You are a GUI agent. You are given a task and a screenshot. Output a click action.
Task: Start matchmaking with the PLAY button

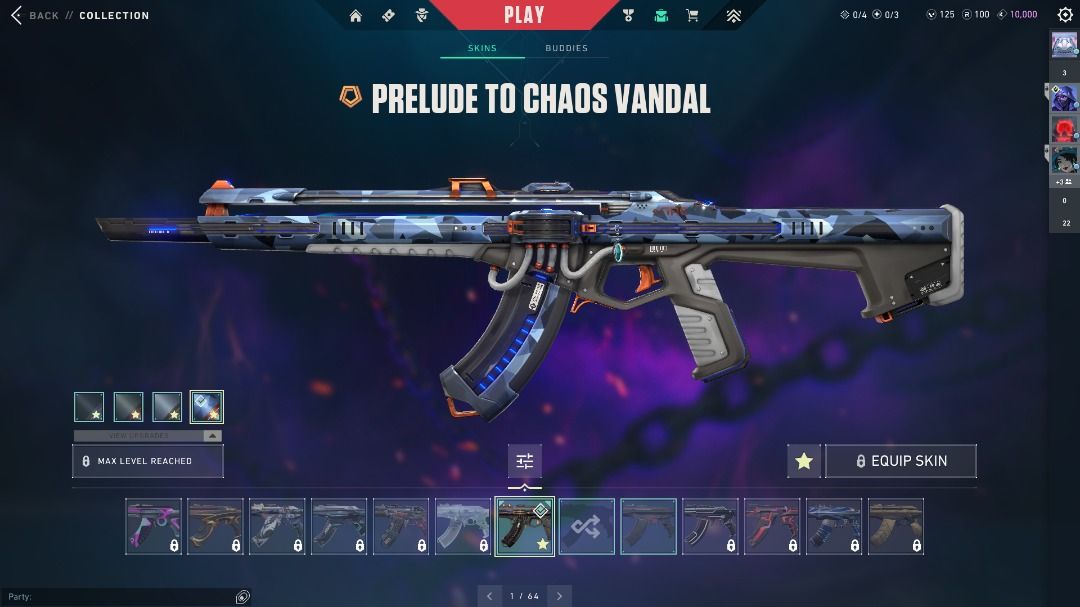[x=524, y=15]
